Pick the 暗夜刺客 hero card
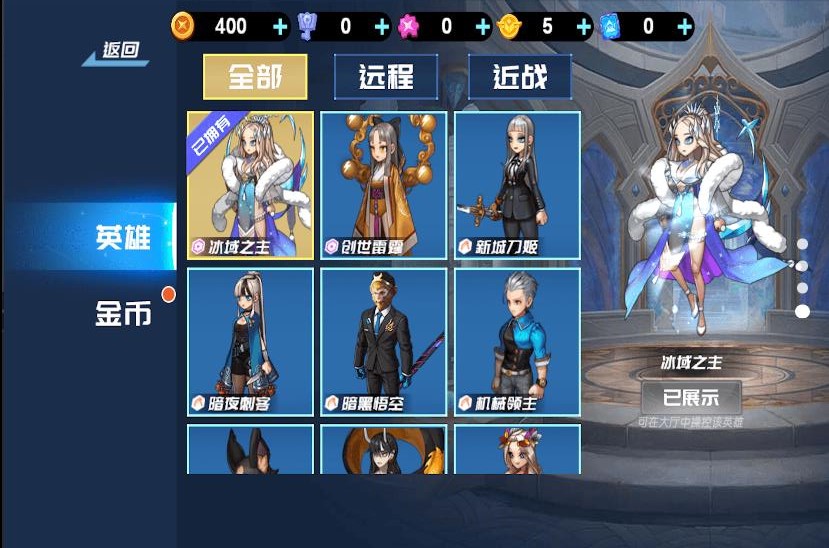Viewport: 829px width, 548px height. coord(250,342)
